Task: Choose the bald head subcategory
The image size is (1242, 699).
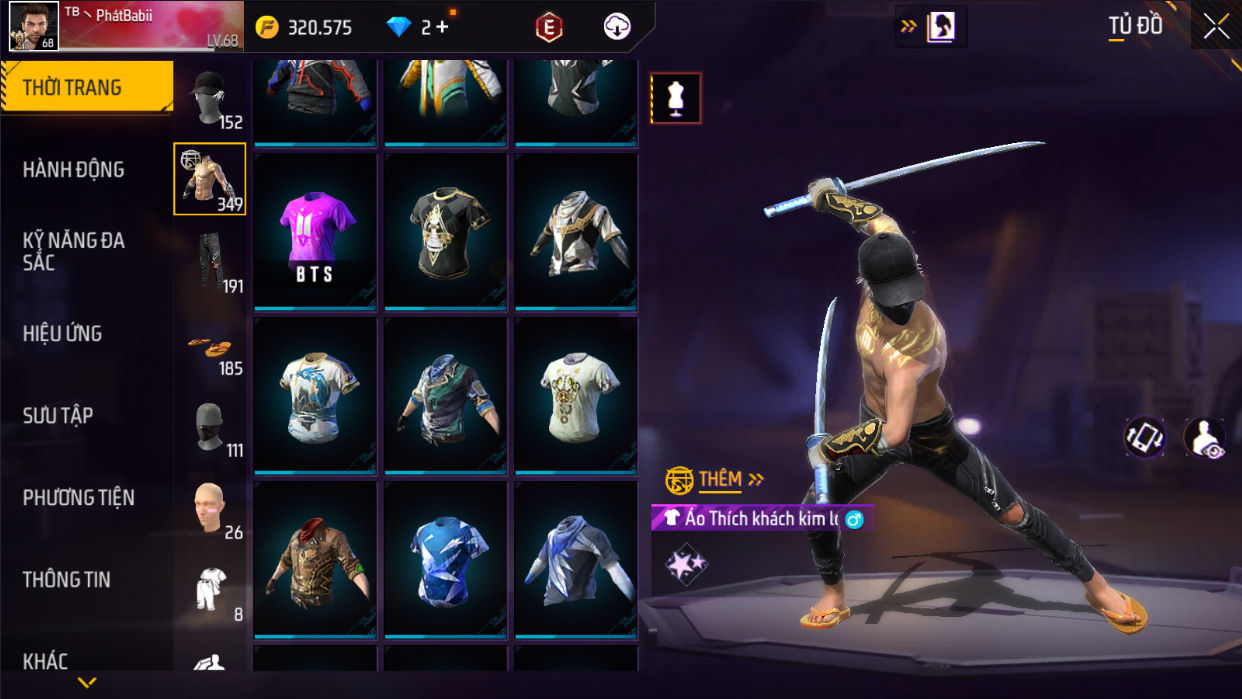Action: click(209, 508)
